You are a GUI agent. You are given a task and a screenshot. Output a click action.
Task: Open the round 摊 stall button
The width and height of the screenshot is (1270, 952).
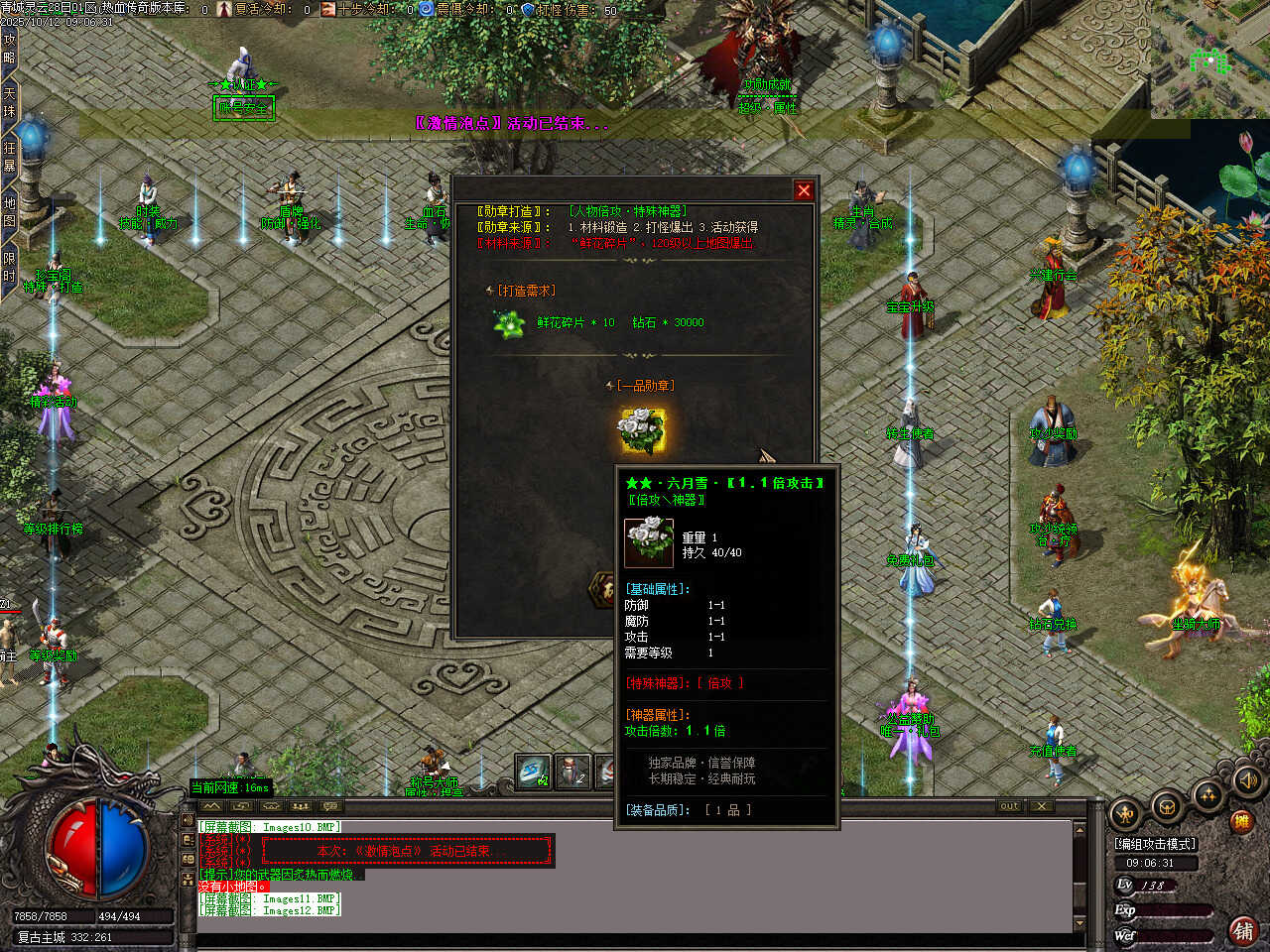coord(1240,821)
